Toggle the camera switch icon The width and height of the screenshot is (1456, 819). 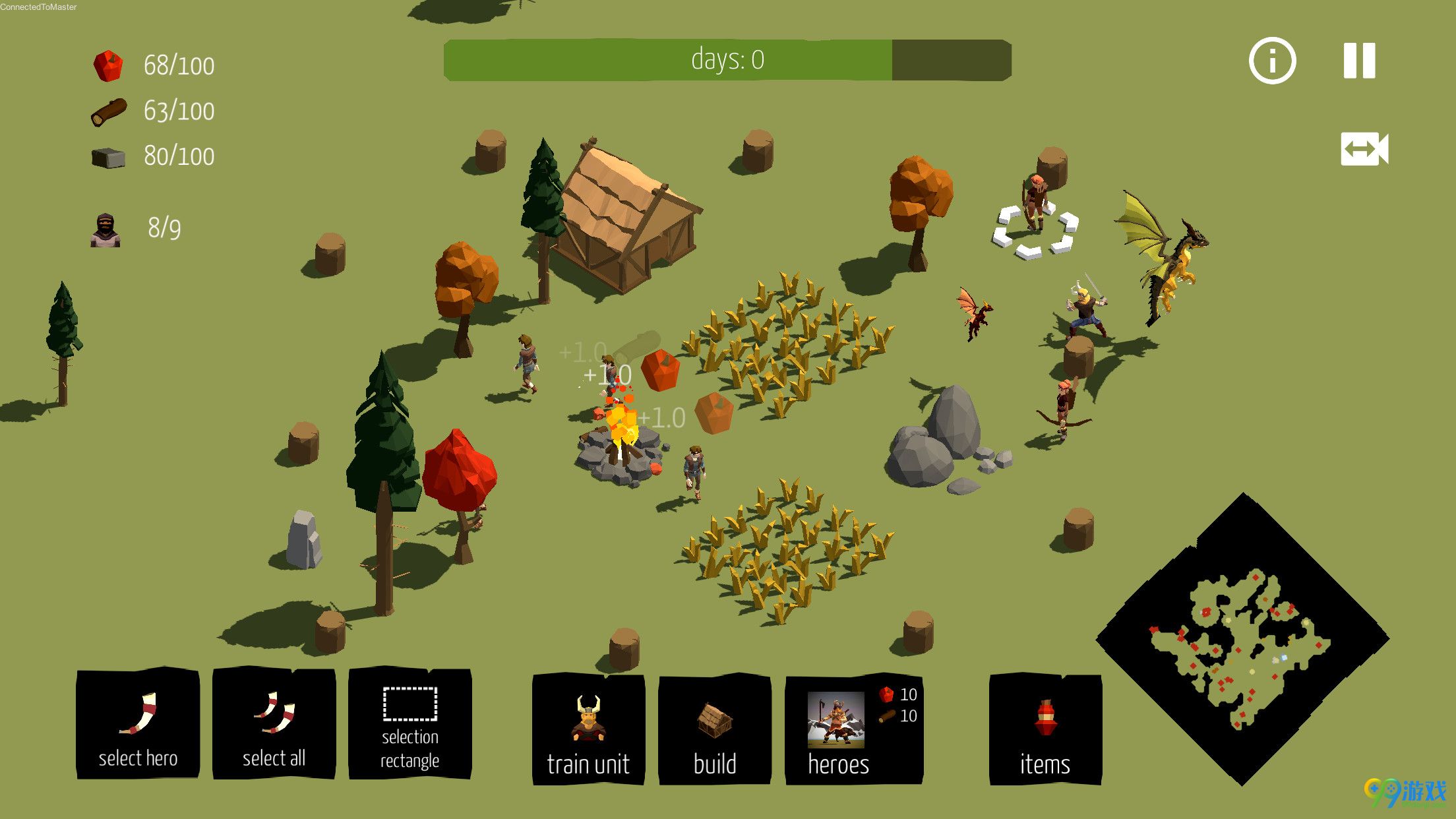[1364, 149]
